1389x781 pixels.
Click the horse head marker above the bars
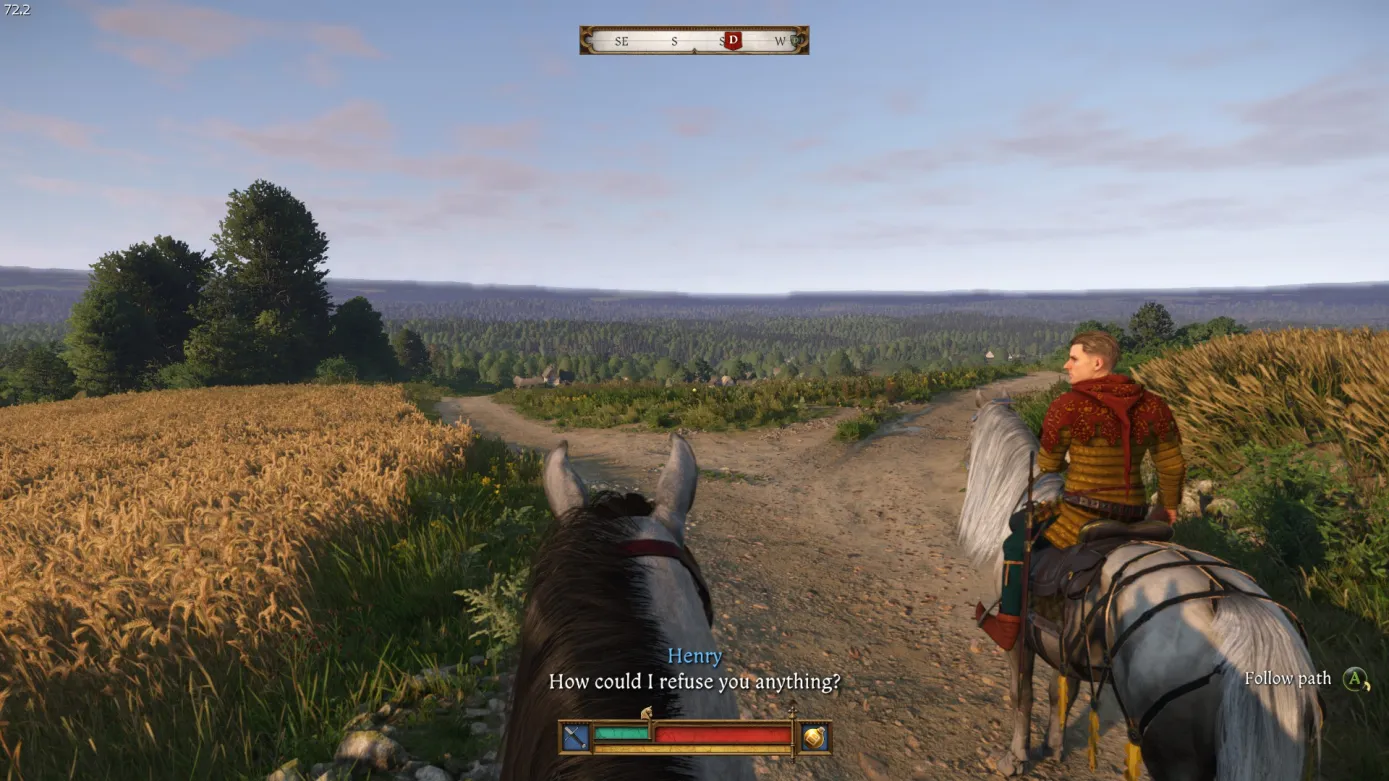tap(646, 713)
